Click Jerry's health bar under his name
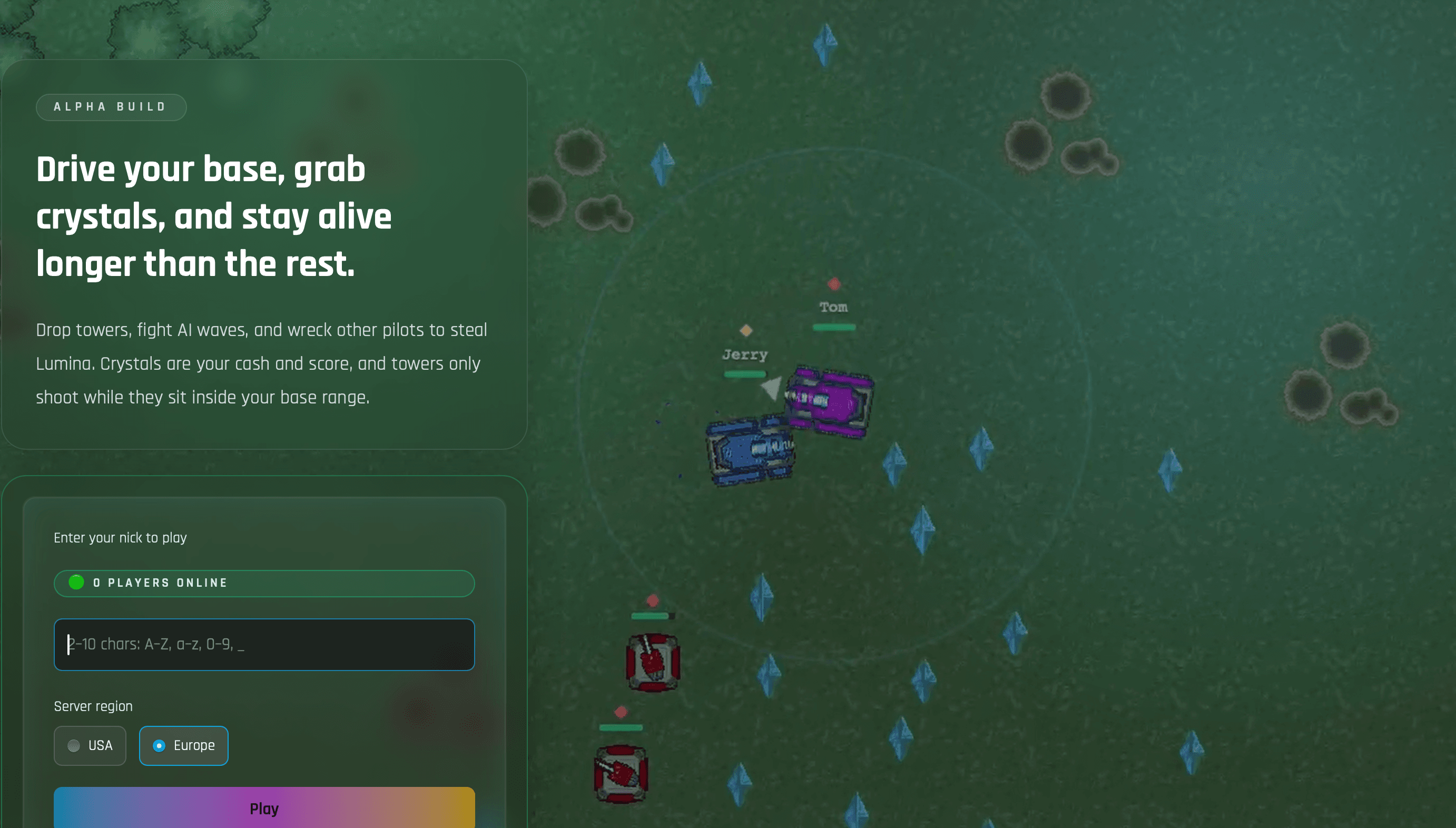Screen dimensions: 1456x828 coord(745,374)
